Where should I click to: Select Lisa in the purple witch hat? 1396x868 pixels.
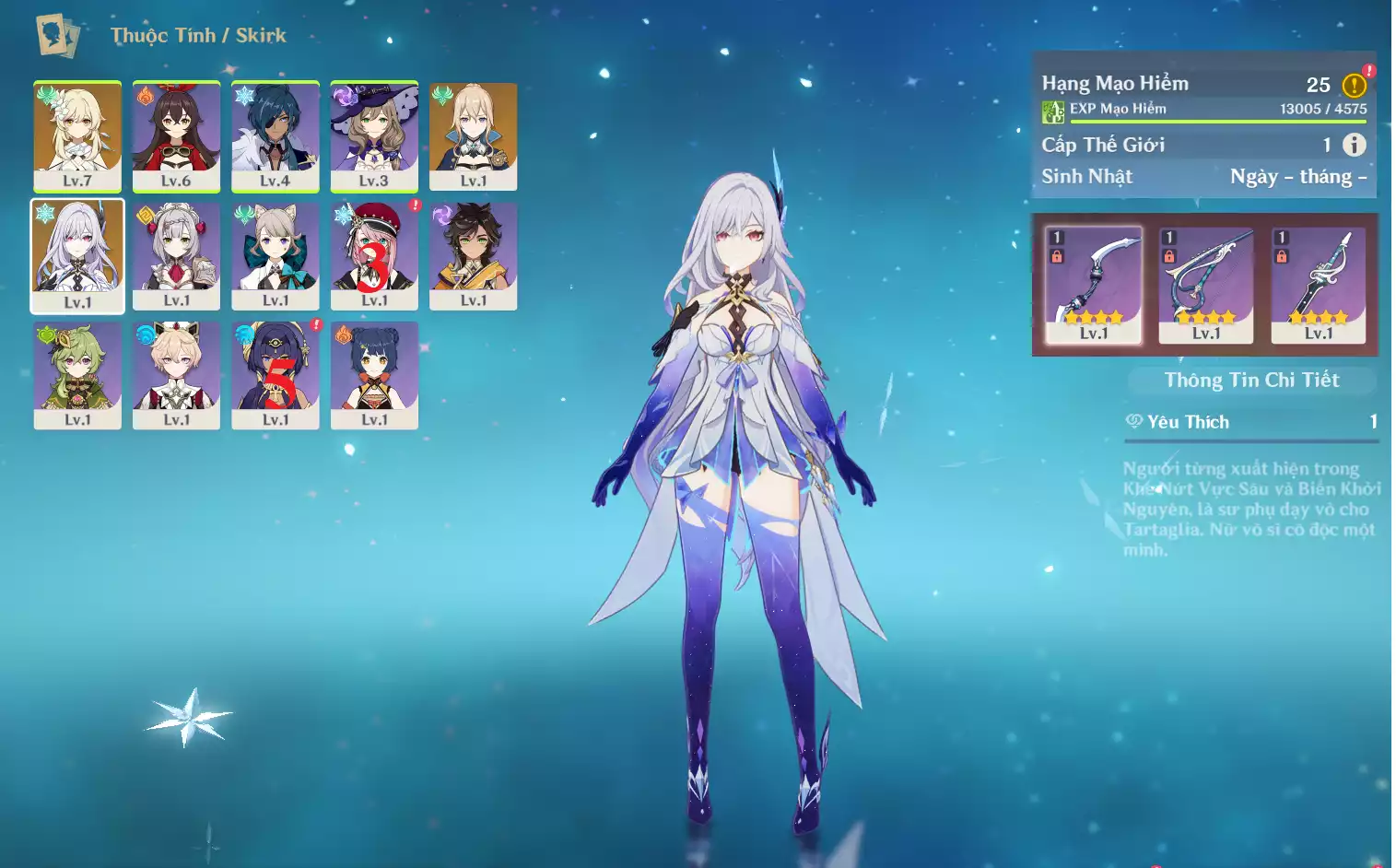coord(374,135)
